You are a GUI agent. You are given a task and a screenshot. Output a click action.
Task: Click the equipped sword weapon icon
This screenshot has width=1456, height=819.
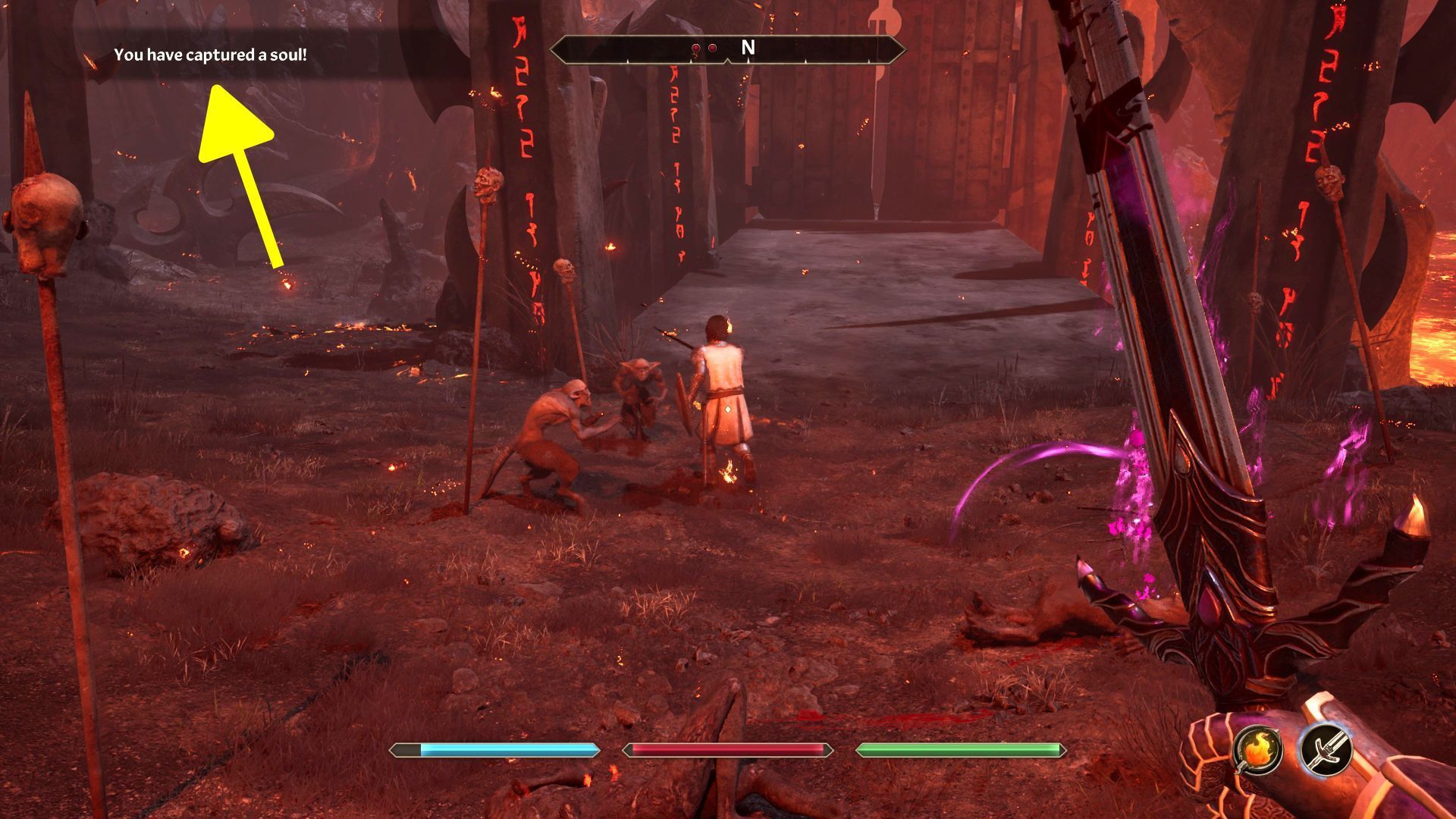click(1325, 749)
